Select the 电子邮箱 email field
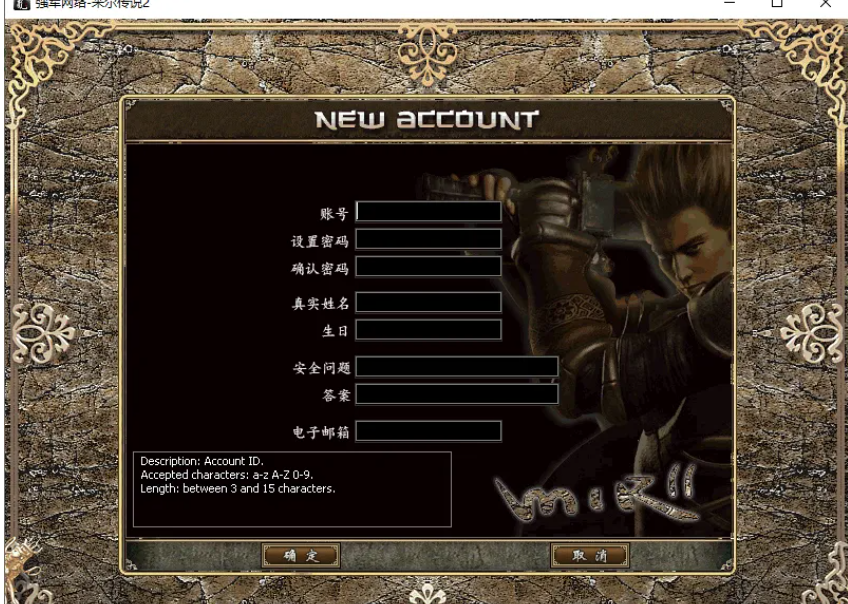 [428, 431]
